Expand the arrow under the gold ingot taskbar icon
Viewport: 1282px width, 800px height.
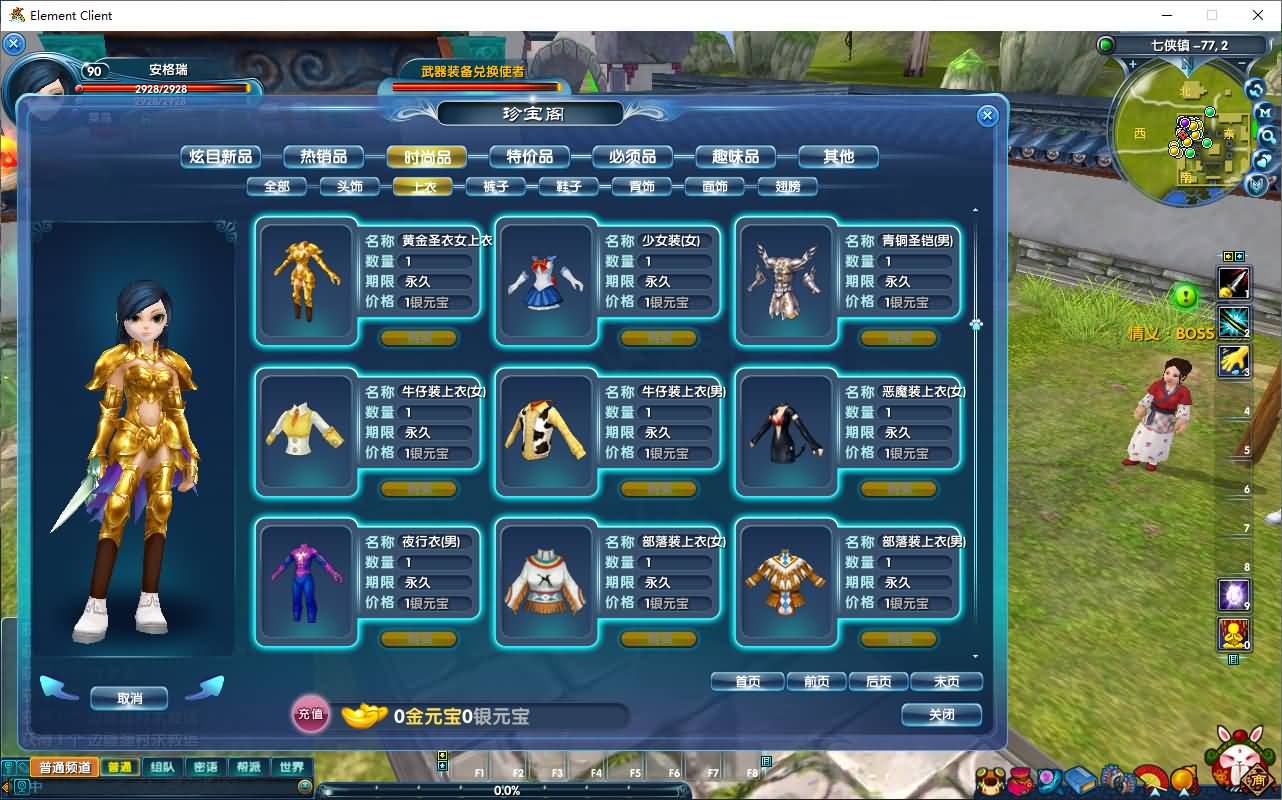1184,793
